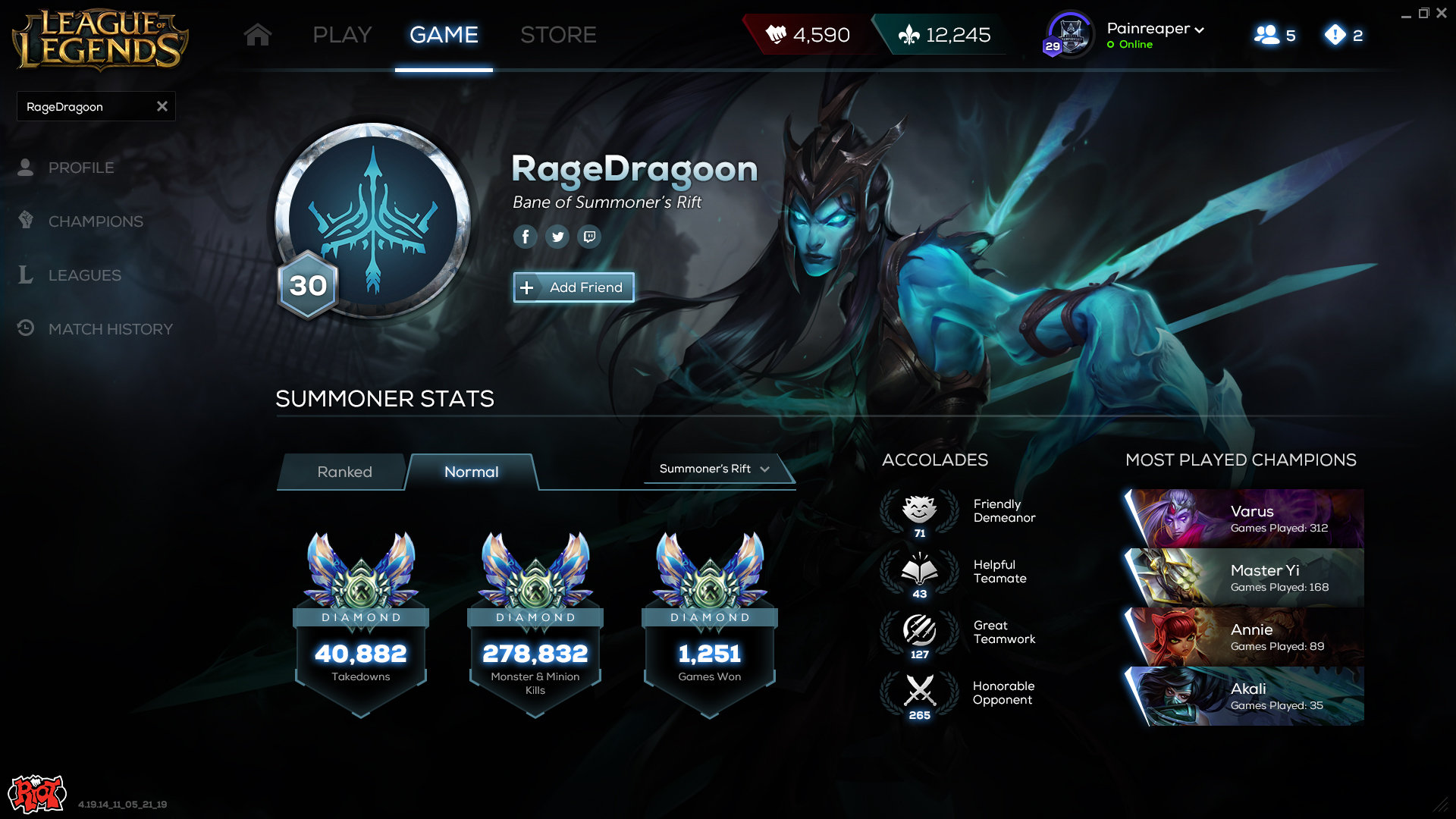Viewport: 1456px width, 819px height.
Task: Open the PLAY section
Action: pos(342,35)
